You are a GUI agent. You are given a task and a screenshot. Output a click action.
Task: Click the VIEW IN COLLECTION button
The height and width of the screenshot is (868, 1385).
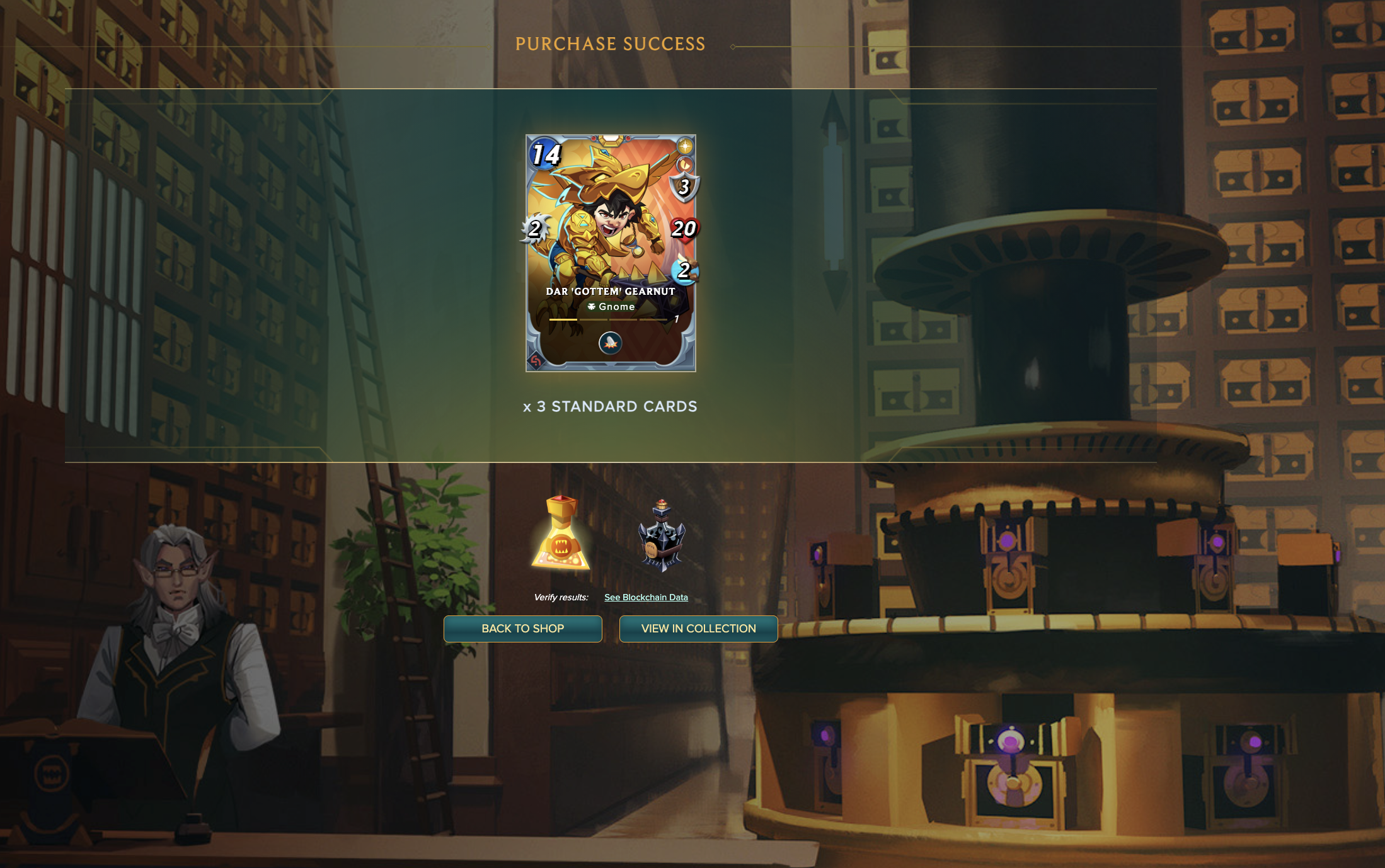click(x=698, y=629)
